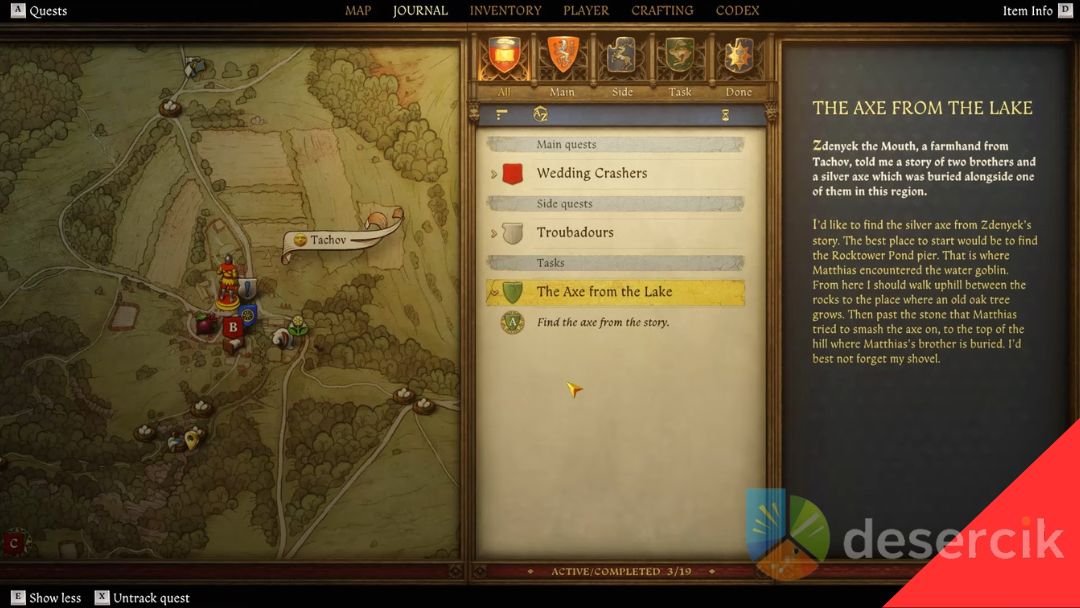Screen dimensions: 1080x608
Task: Select the Troubadours side quest
Action: point(575,233)
